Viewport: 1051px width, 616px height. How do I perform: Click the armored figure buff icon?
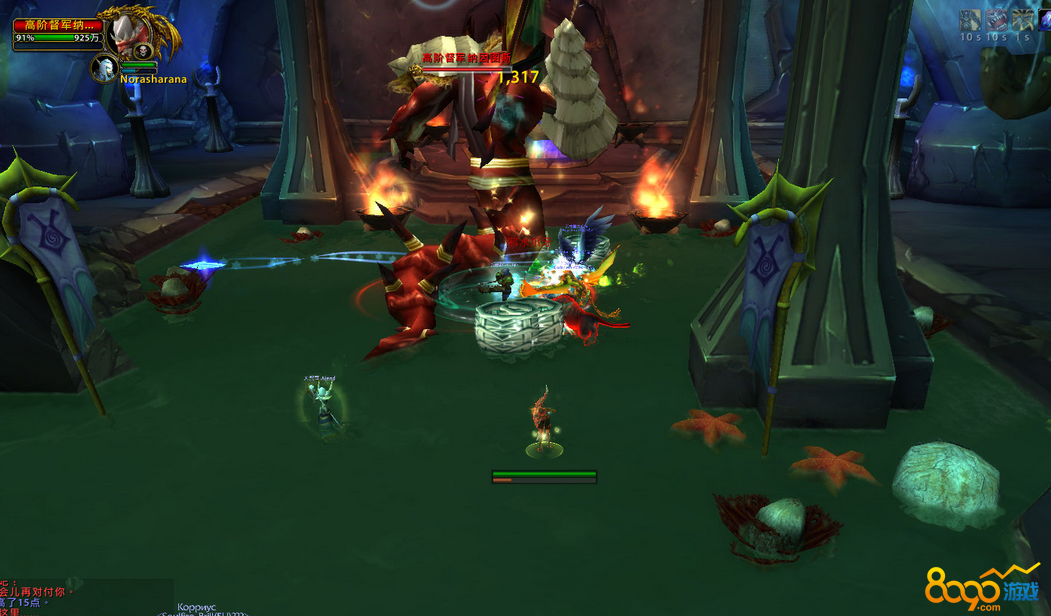tap(970, 20)
